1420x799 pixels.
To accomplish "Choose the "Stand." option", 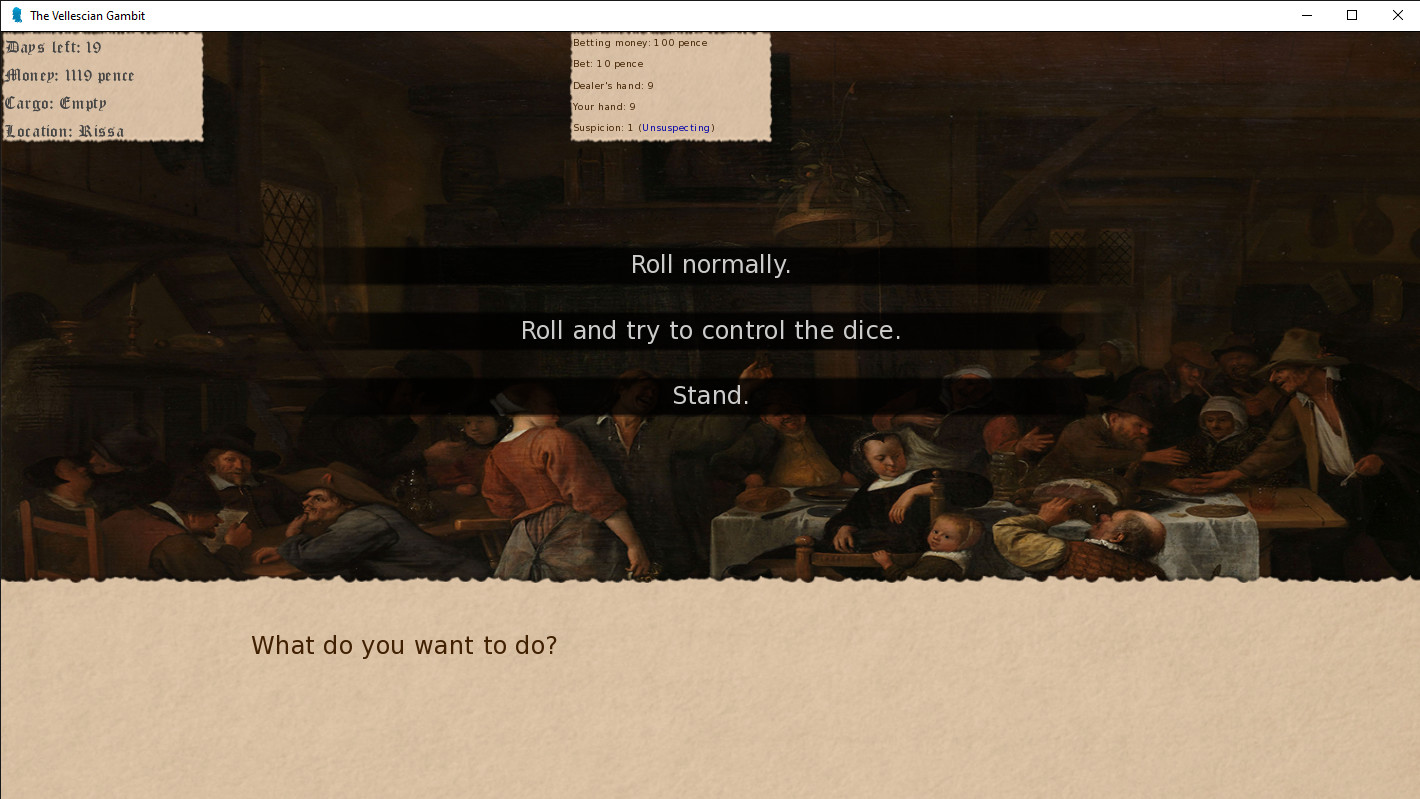I will coord(710,395).
